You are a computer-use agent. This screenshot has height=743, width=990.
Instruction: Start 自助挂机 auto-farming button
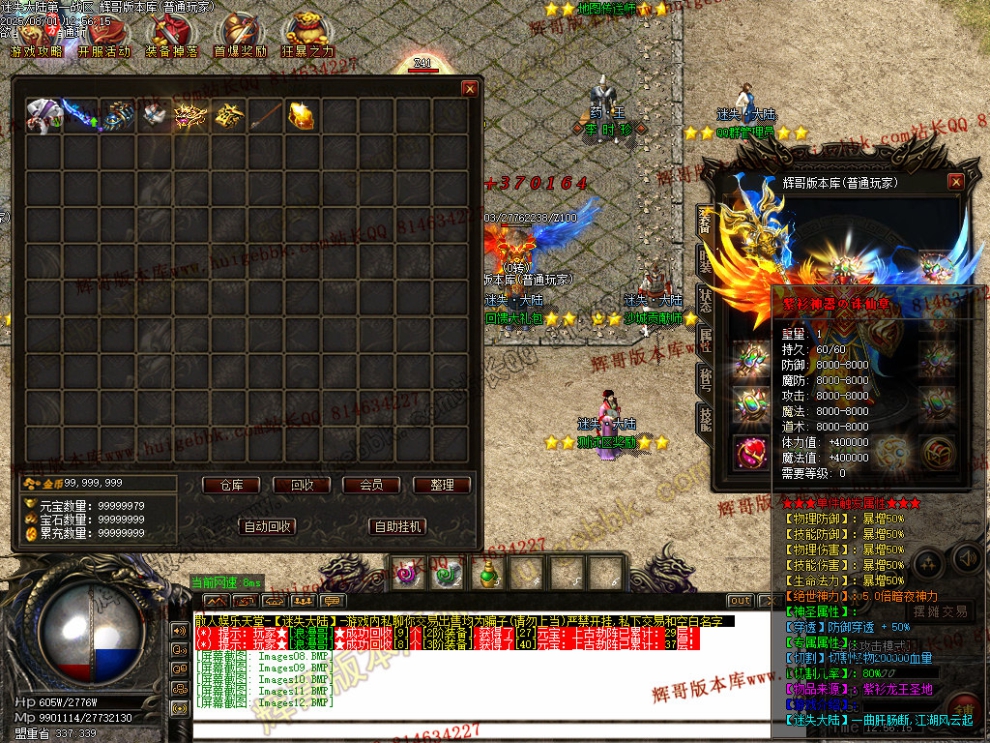[397, 526]
